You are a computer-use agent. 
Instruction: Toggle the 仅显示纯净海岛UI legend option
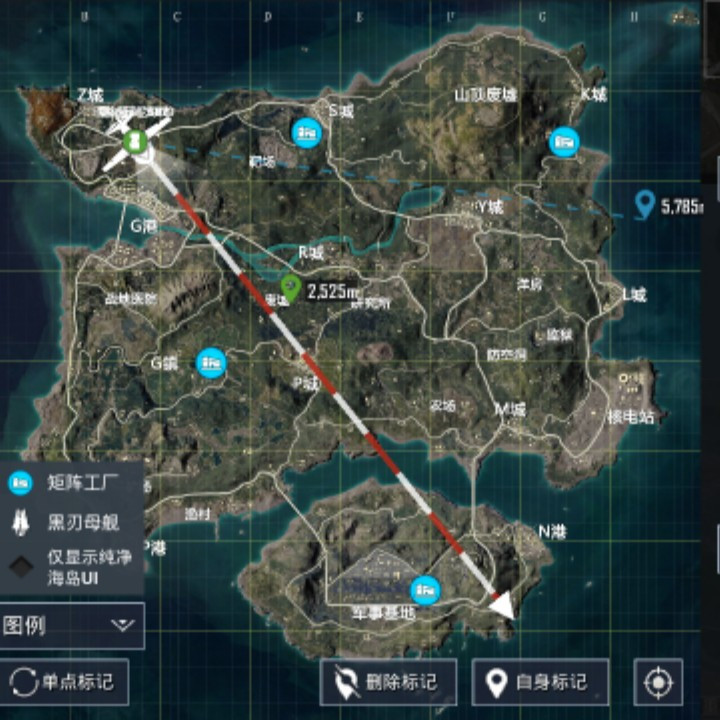[x=70, y=568]
